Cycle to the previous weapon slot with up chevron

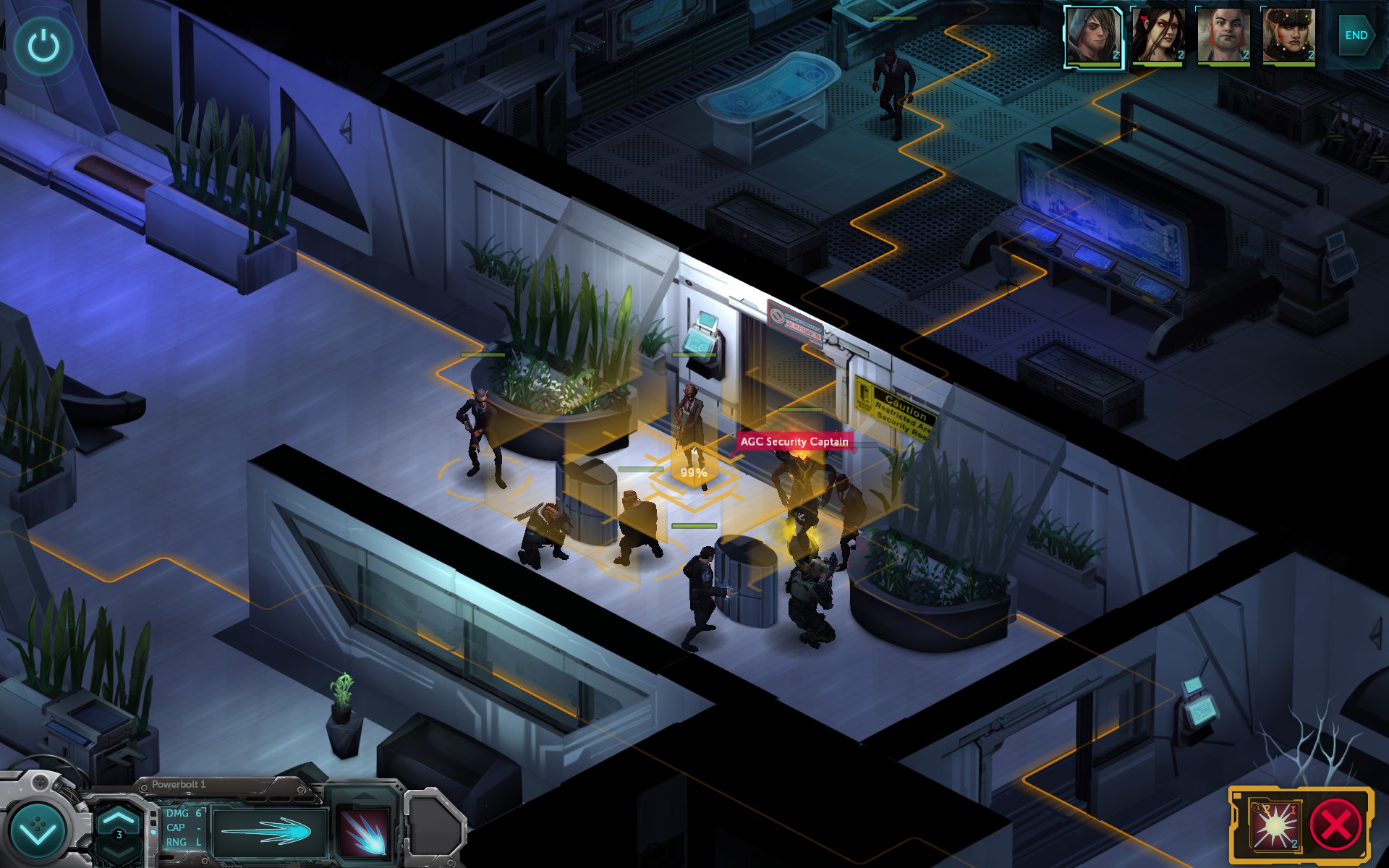point(120,817)
